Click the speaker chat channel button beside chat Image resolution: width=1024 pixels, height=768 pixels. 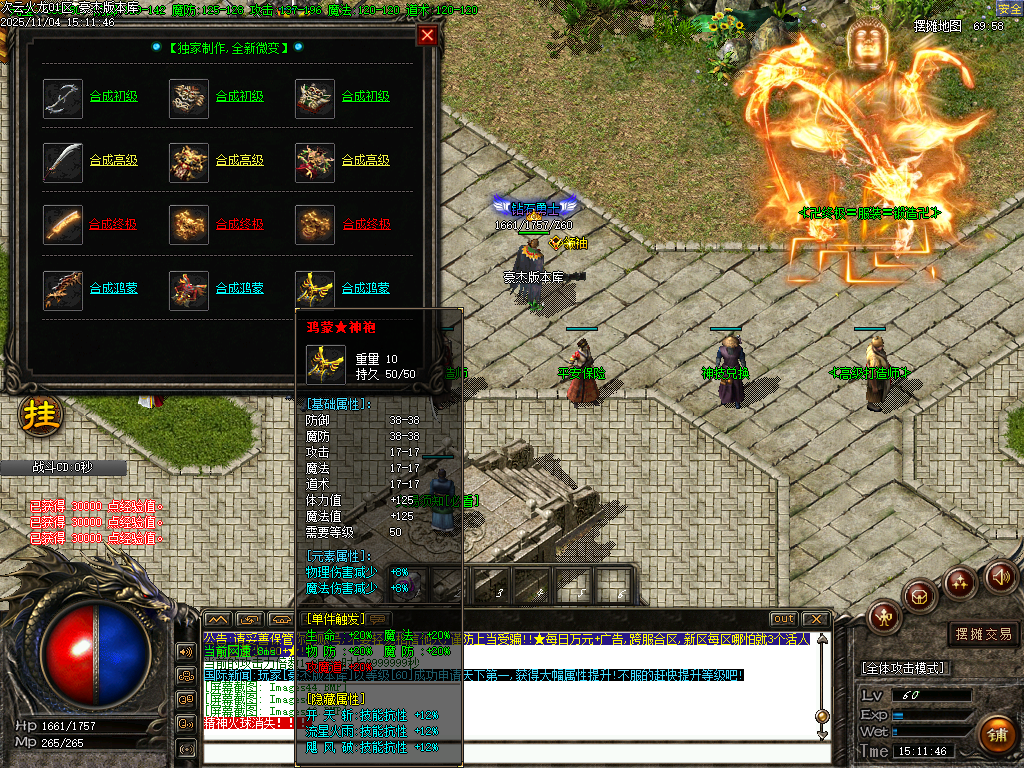[186, 652]
